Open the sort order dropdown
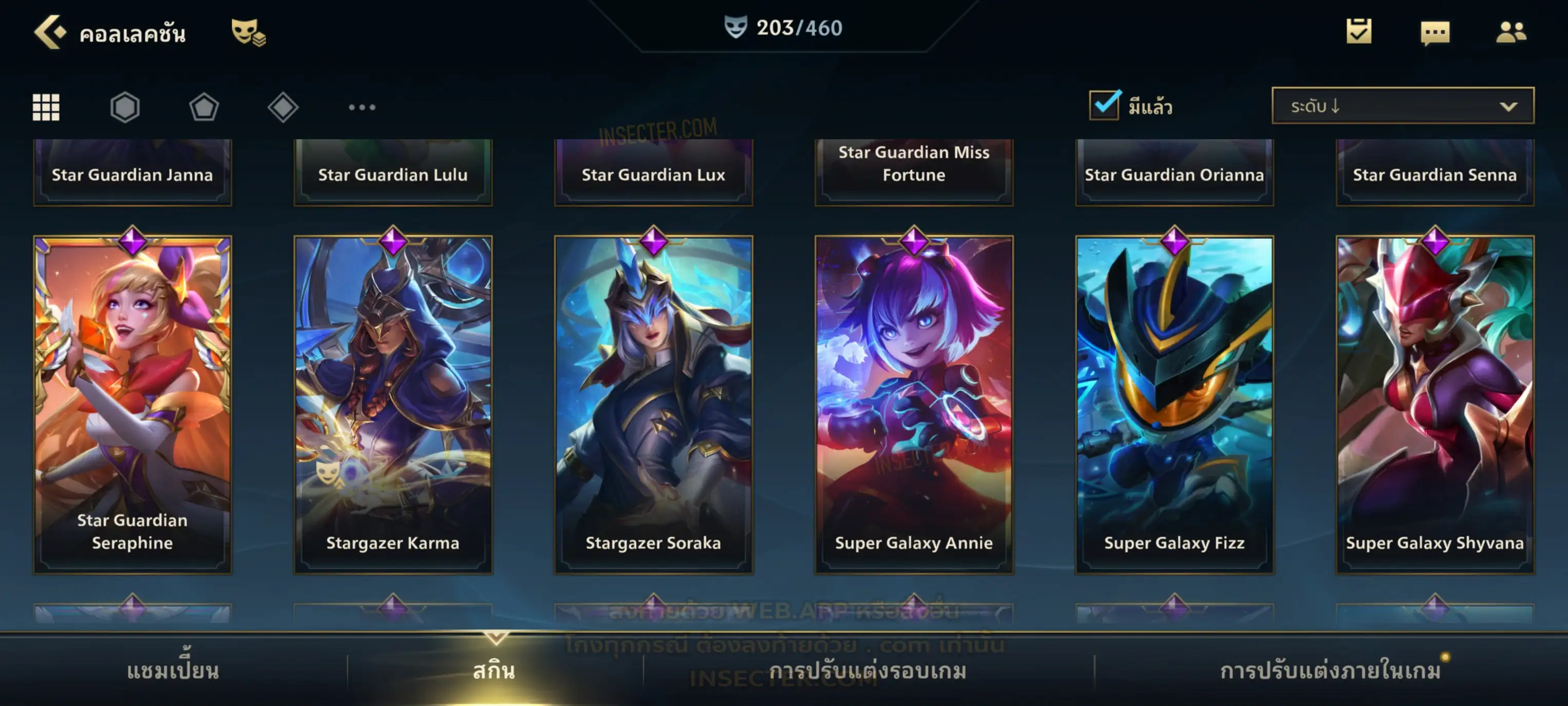Screen dimensions: 1568x706 (1403, 106)
